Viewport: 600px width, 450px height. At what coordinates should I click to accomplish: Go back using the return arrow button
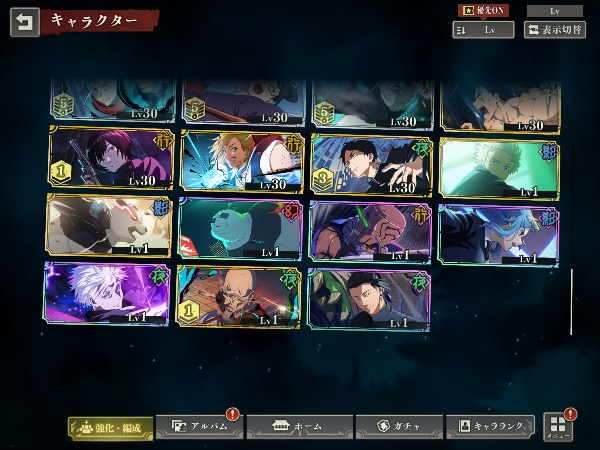click(24, 21)
